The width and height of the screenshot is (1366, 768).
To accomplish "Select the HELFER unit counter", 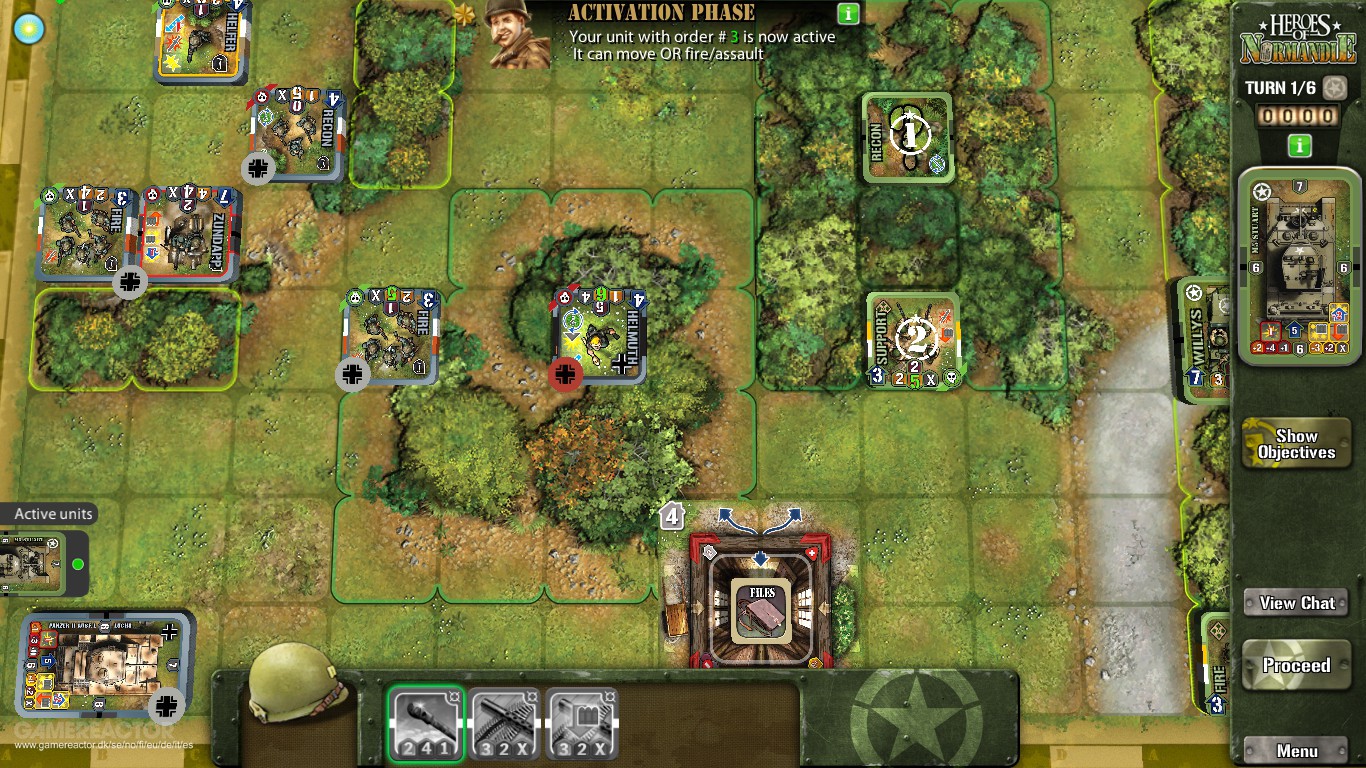I will coord(200,40).
